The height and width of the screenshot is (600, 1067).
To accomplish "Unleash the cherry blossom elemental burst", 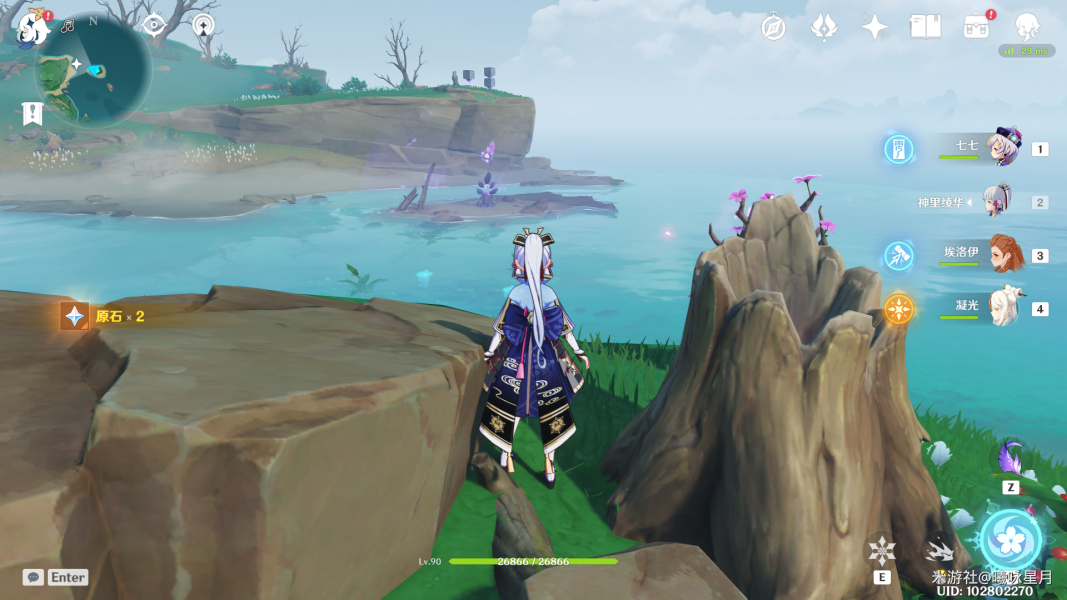I will [x=1012, y=540].
